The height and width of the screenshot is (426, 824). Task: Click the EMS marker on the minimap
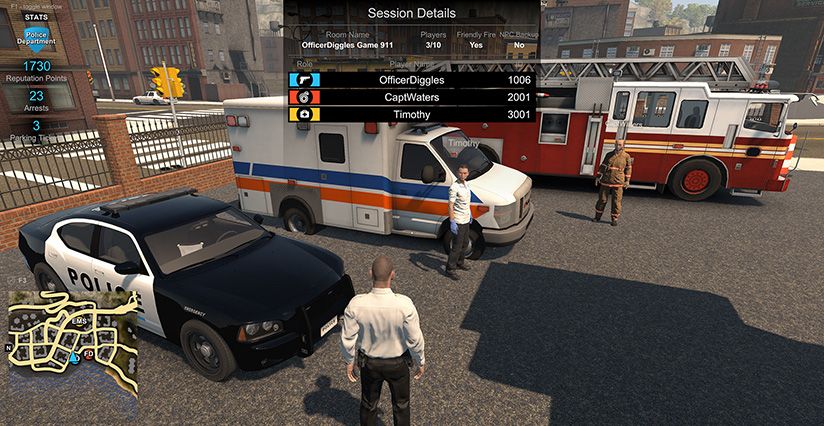(x=79, y=319)
